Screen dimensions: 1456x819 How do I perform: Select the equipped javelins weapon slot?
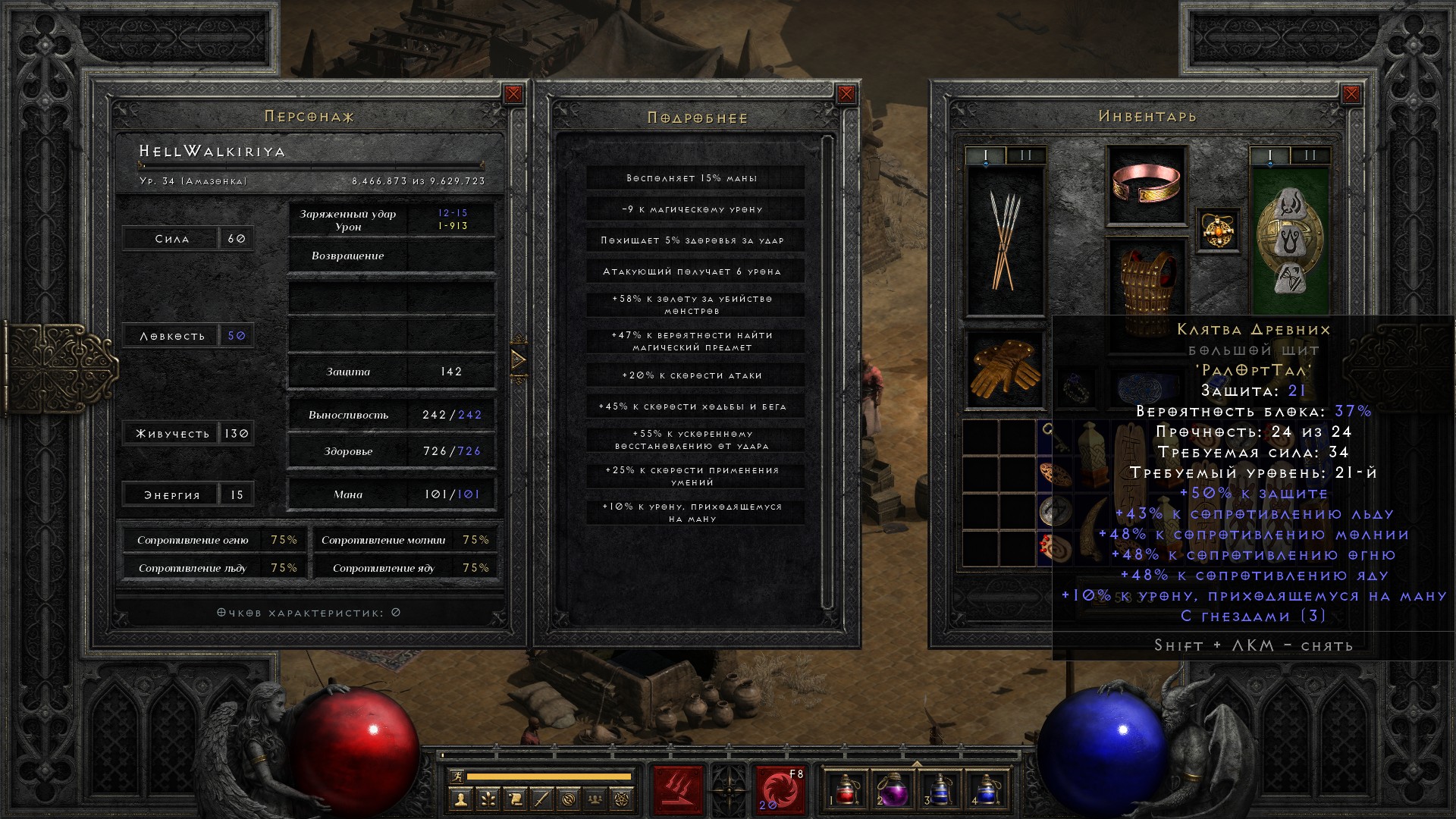coord(1004,240)
